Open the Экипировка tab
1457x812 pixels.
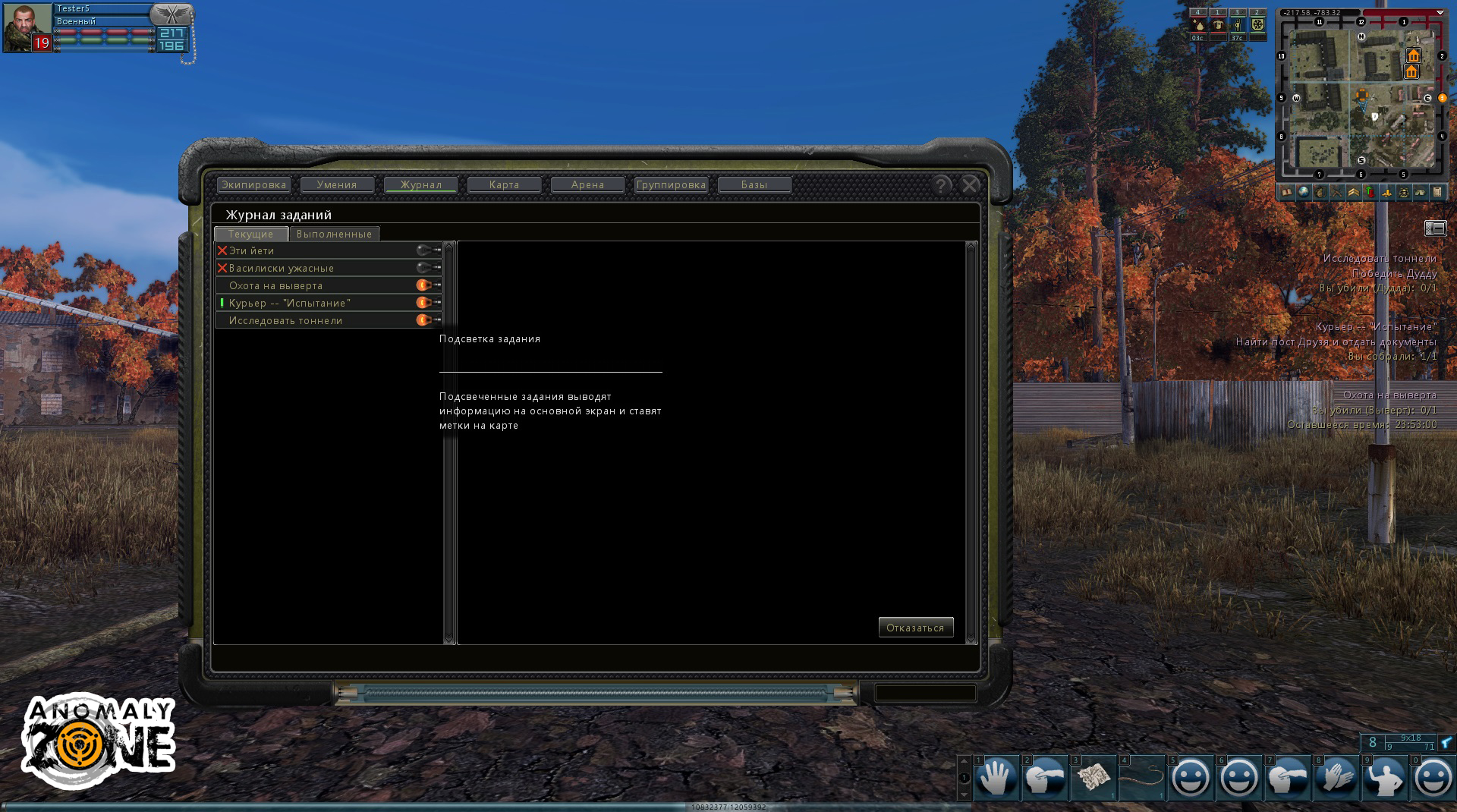(x=253, y=184)
